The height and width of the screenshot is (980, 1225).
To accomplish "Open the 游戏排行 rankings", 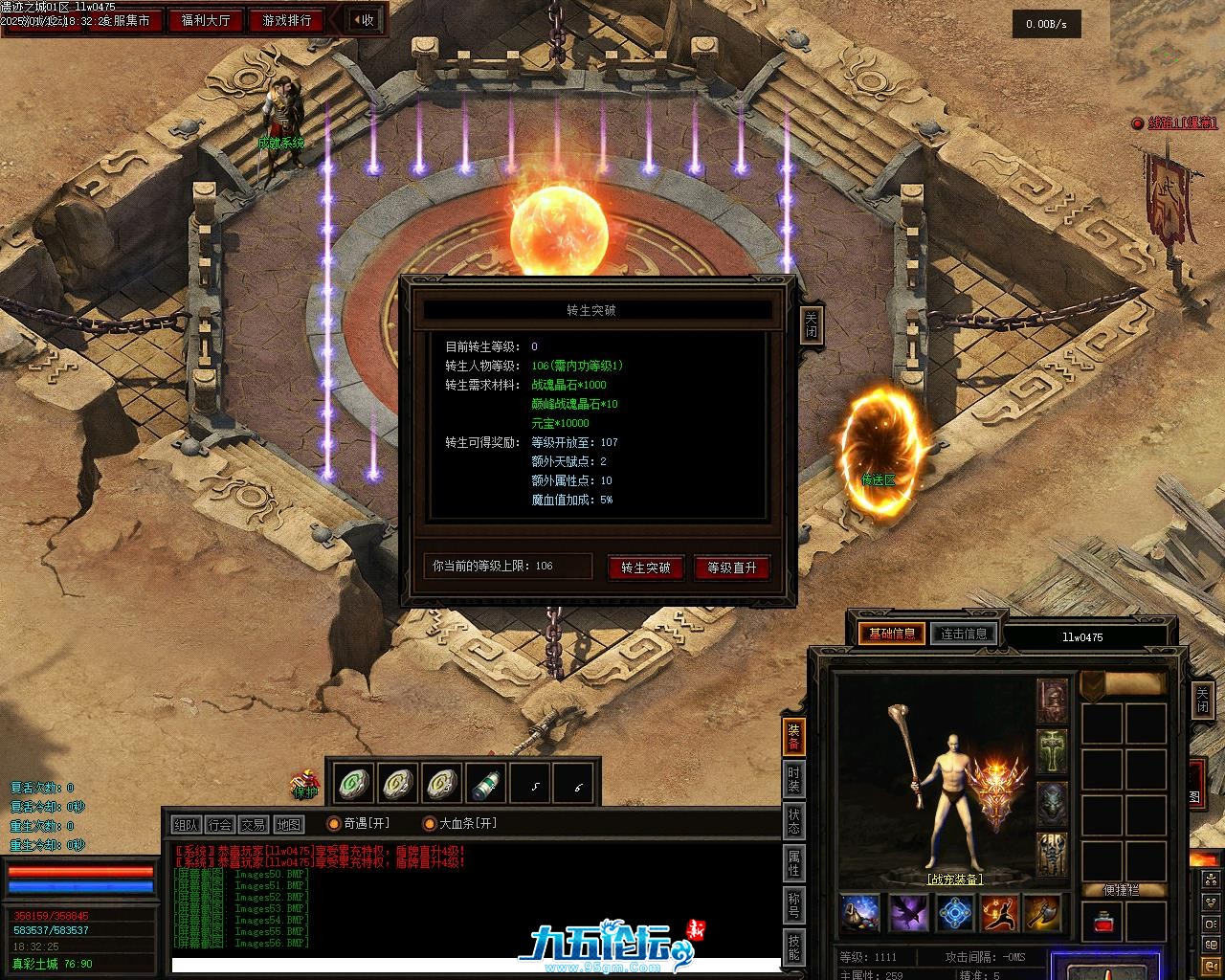I will 286,20.
